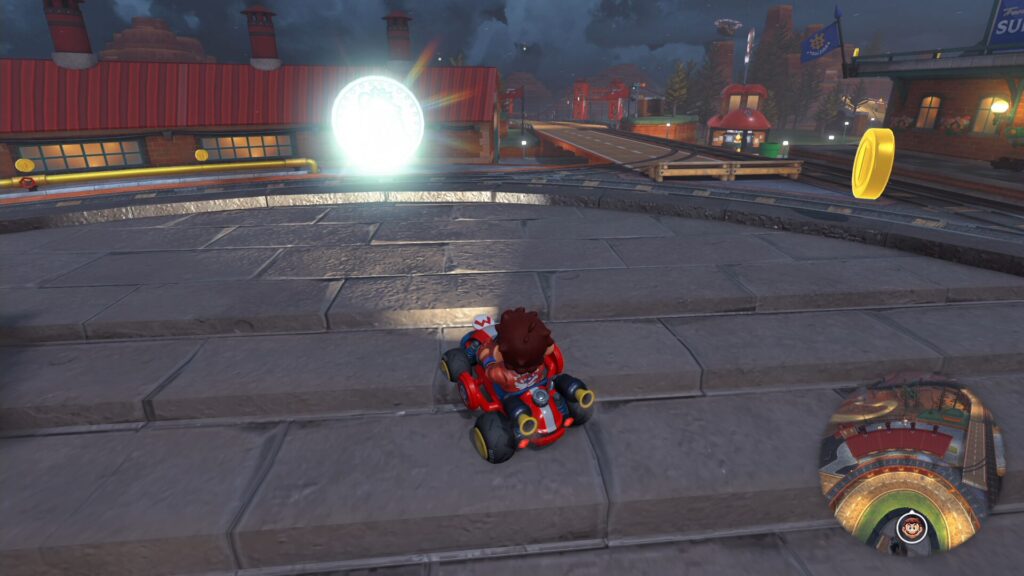Open the circular minimap
Viewport: 1024px width, 576px height.
click(x=910, y=465)
